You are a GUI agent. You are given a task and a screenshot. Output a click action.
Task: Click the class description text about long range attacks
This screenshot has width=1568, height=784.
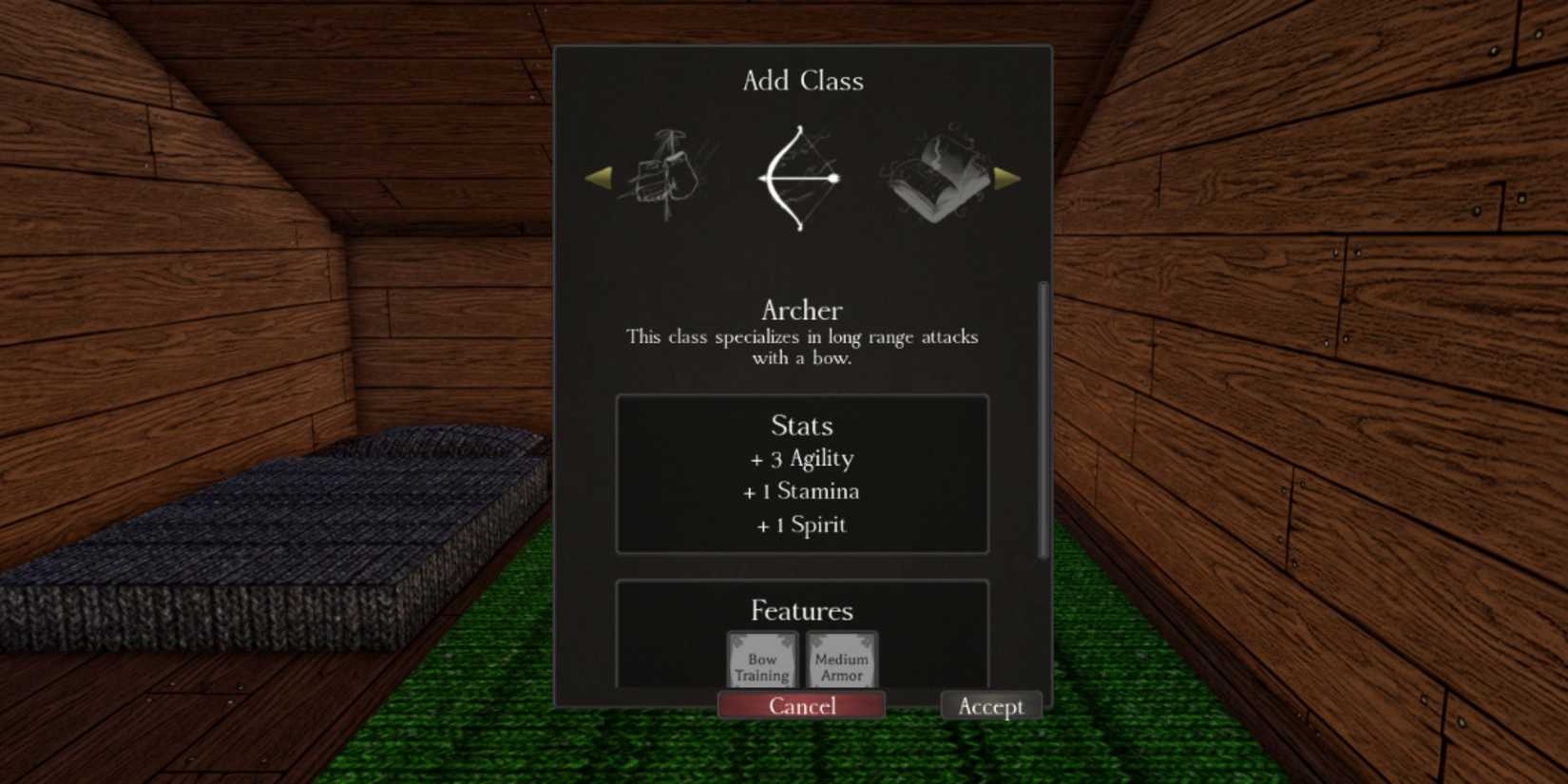[801, 347]
